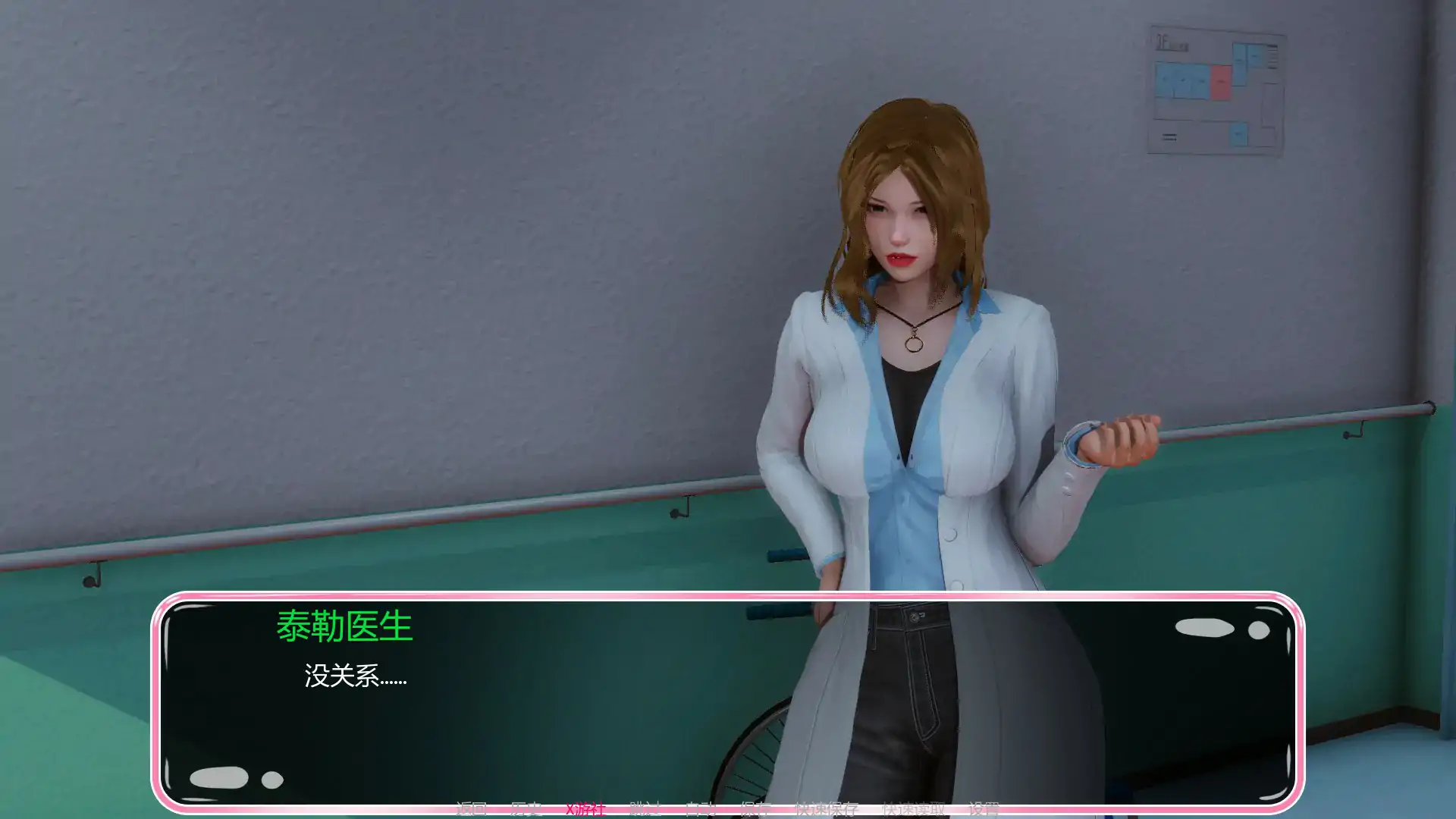This screenshot has width=1456, height=819.
Task: Open the 设置 settings menu
Action: (984, 808)
